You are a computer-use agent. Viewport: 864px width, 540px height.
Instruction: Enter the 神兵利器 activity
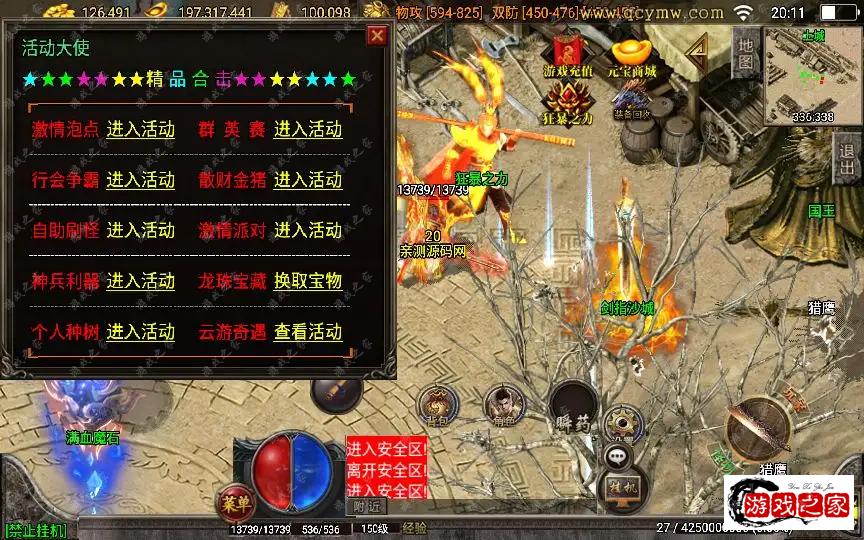pyautogui.click(x=140, y=281)
